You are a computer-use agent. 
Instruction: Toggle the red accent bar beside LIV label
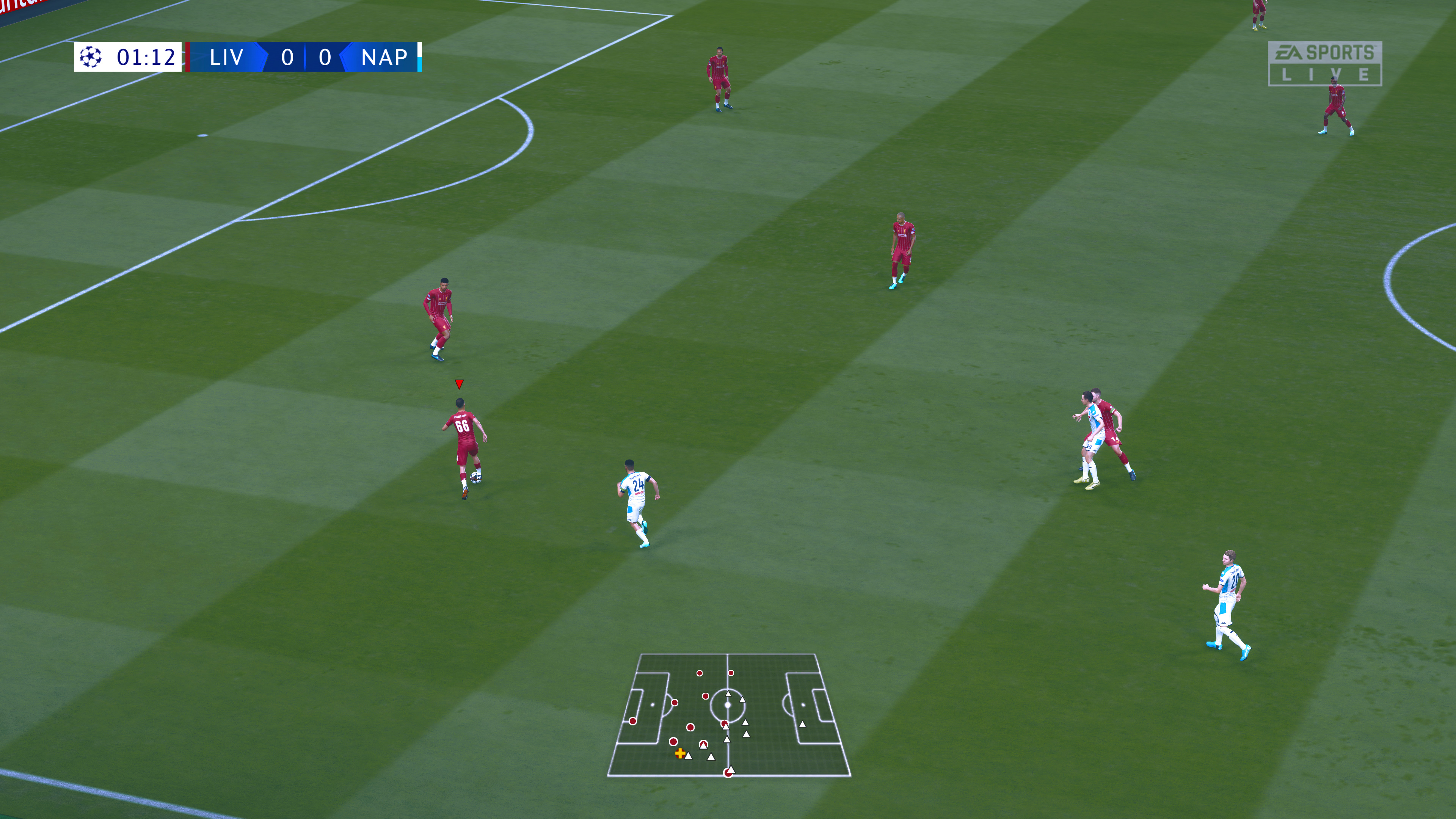click(x=189, y=56)
